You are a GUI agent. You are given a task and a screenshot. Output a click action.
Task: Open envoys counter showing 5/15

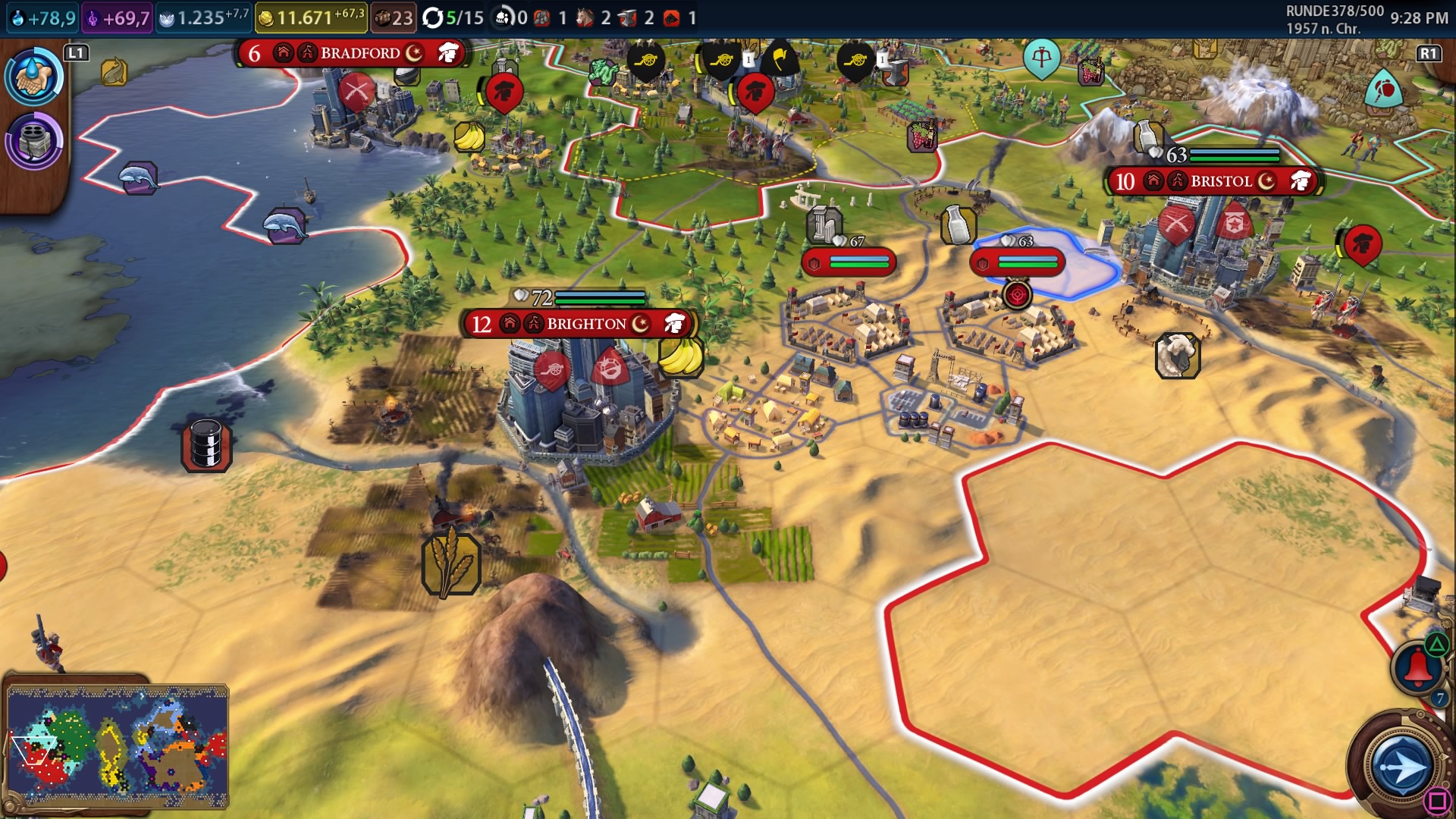[x=453, y=17]
